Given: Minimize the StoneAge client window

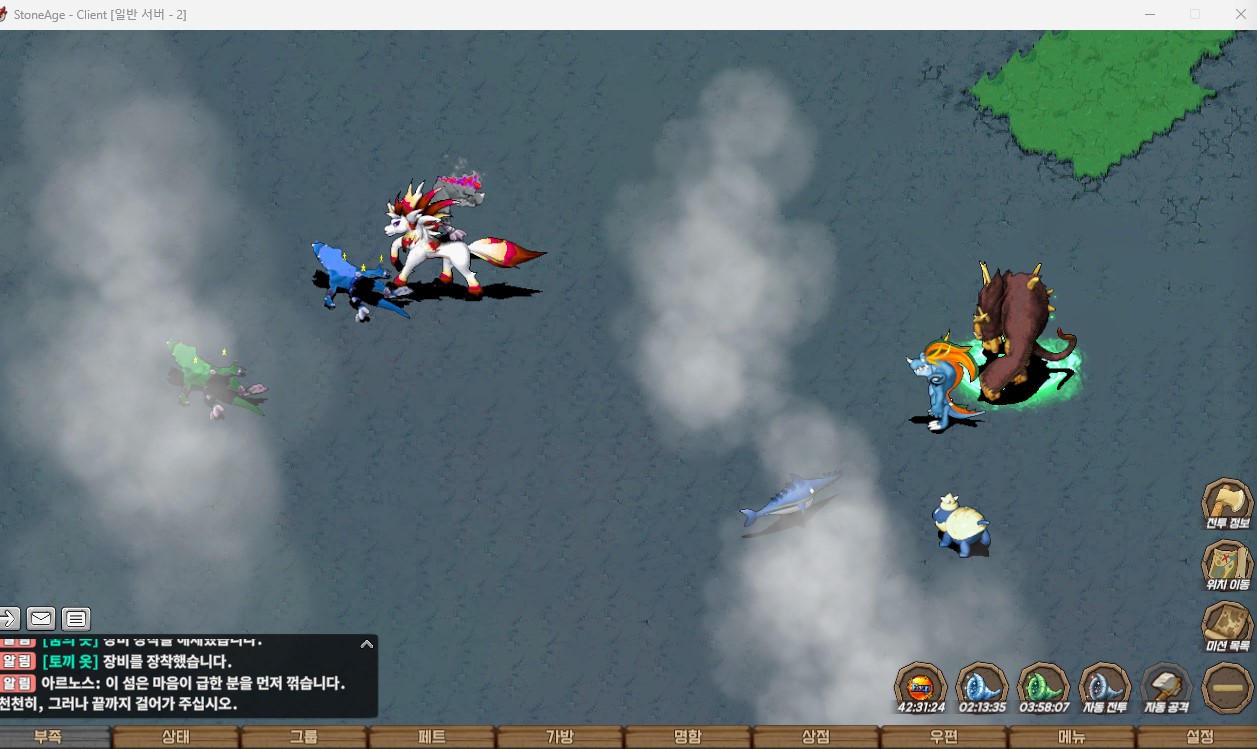Looking at the screenshot, I should (x=1151, y=14).
